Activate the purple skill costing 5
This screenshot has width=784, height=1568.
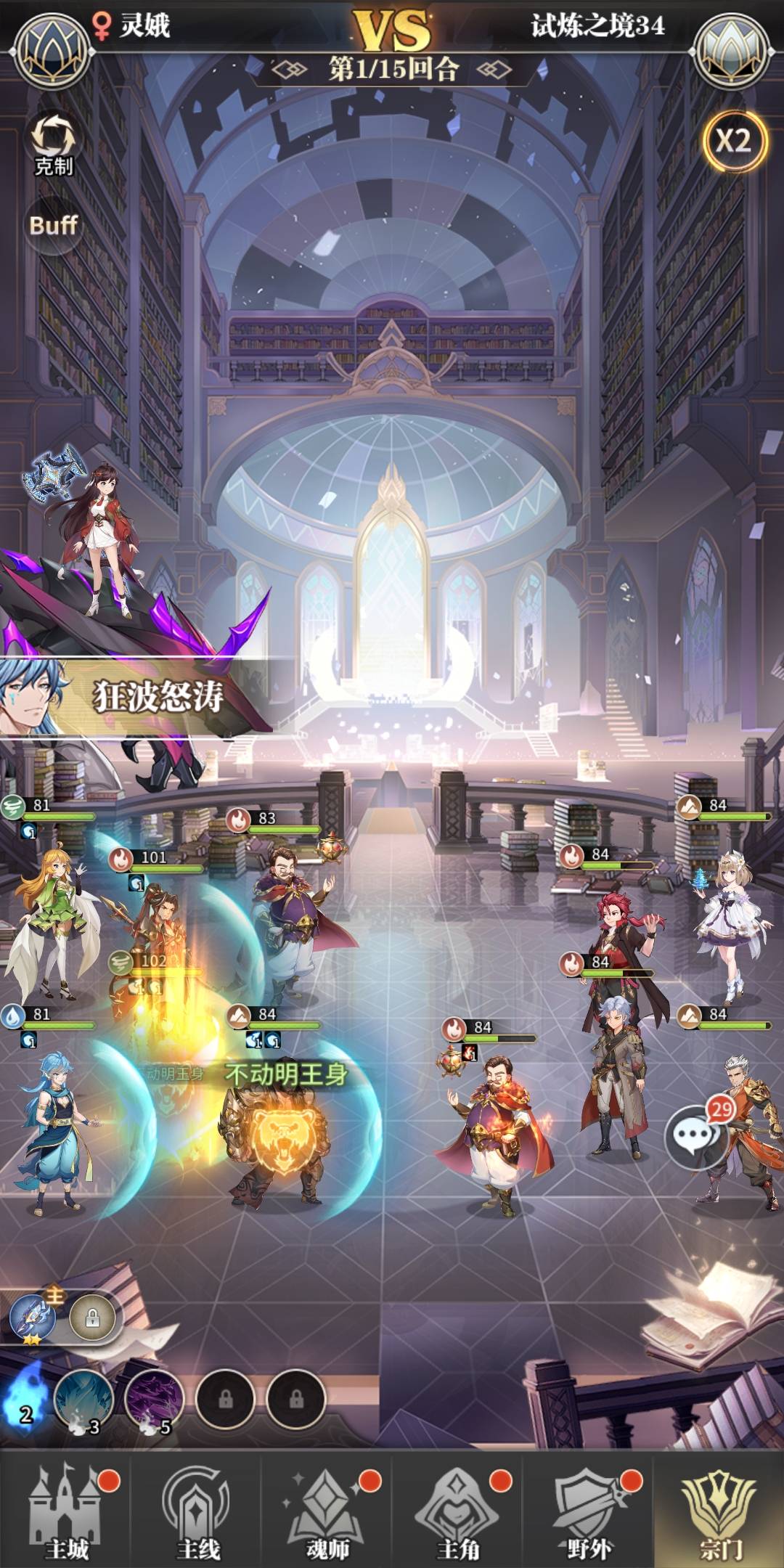(154, 1399)
